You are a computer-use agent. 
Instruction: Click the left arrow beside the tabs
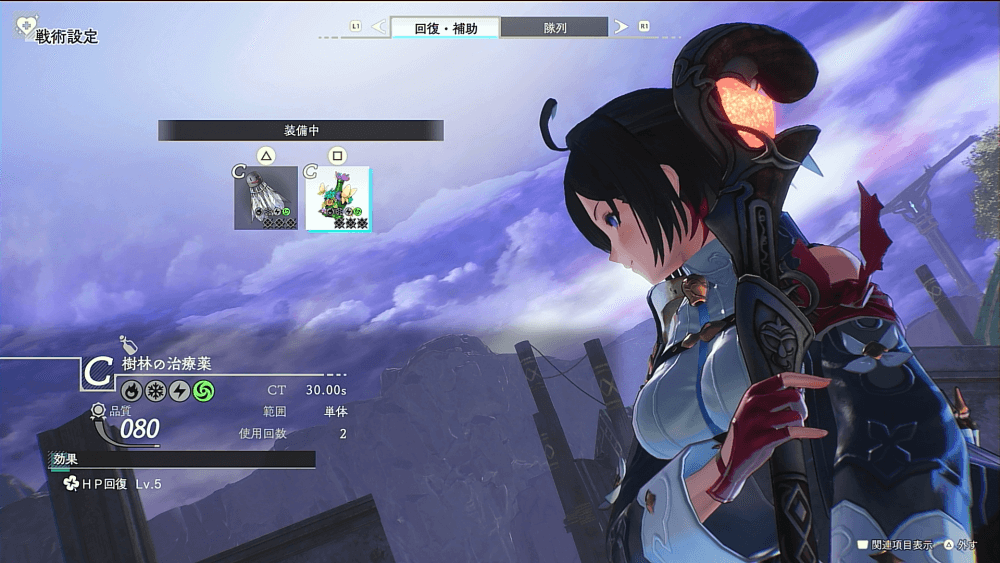pyautogui.click(x=378, y=27)
